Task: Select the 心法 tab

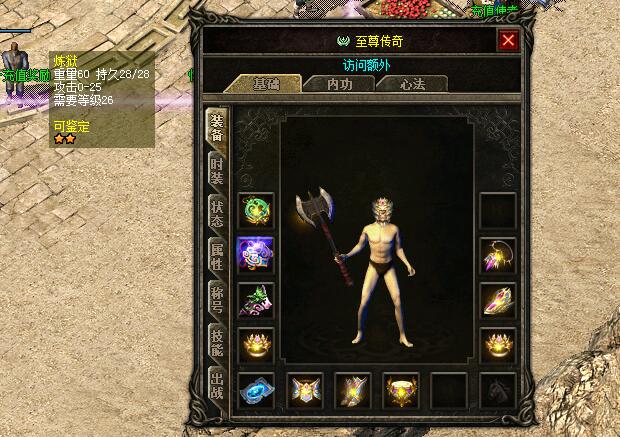Action: coord(412,83)
